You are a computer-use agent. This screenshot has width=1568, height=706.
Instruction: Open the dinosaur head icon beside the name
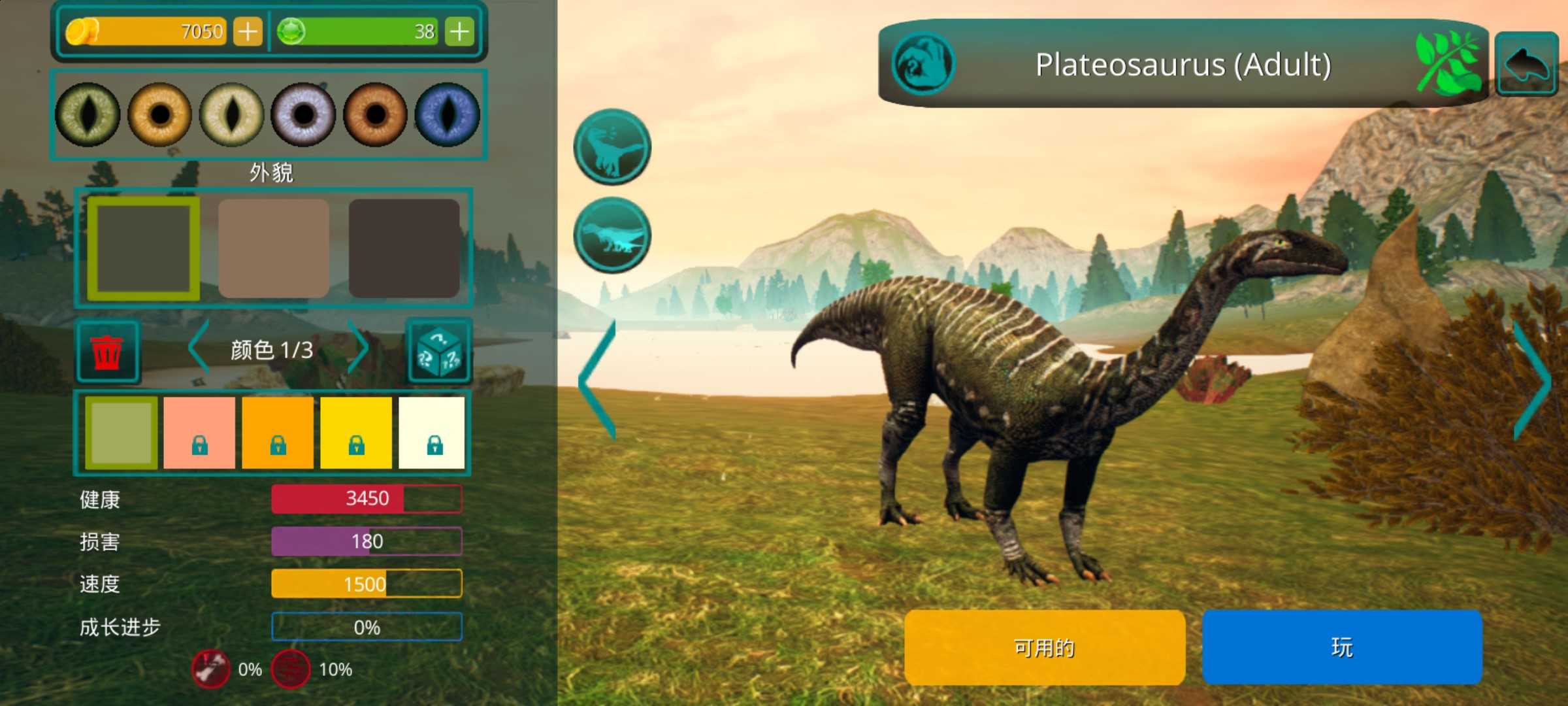pyautogui.click(x=923, y=64)
